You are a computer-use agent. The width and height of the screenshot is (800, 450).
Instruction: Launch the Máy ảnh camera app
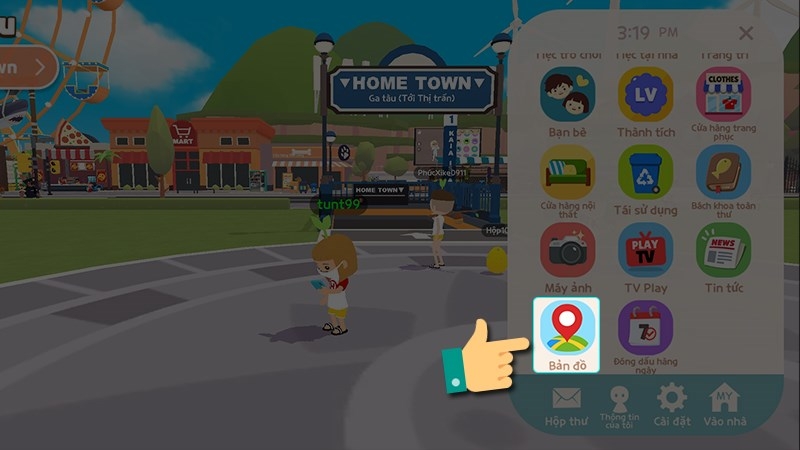click(567, 250)
